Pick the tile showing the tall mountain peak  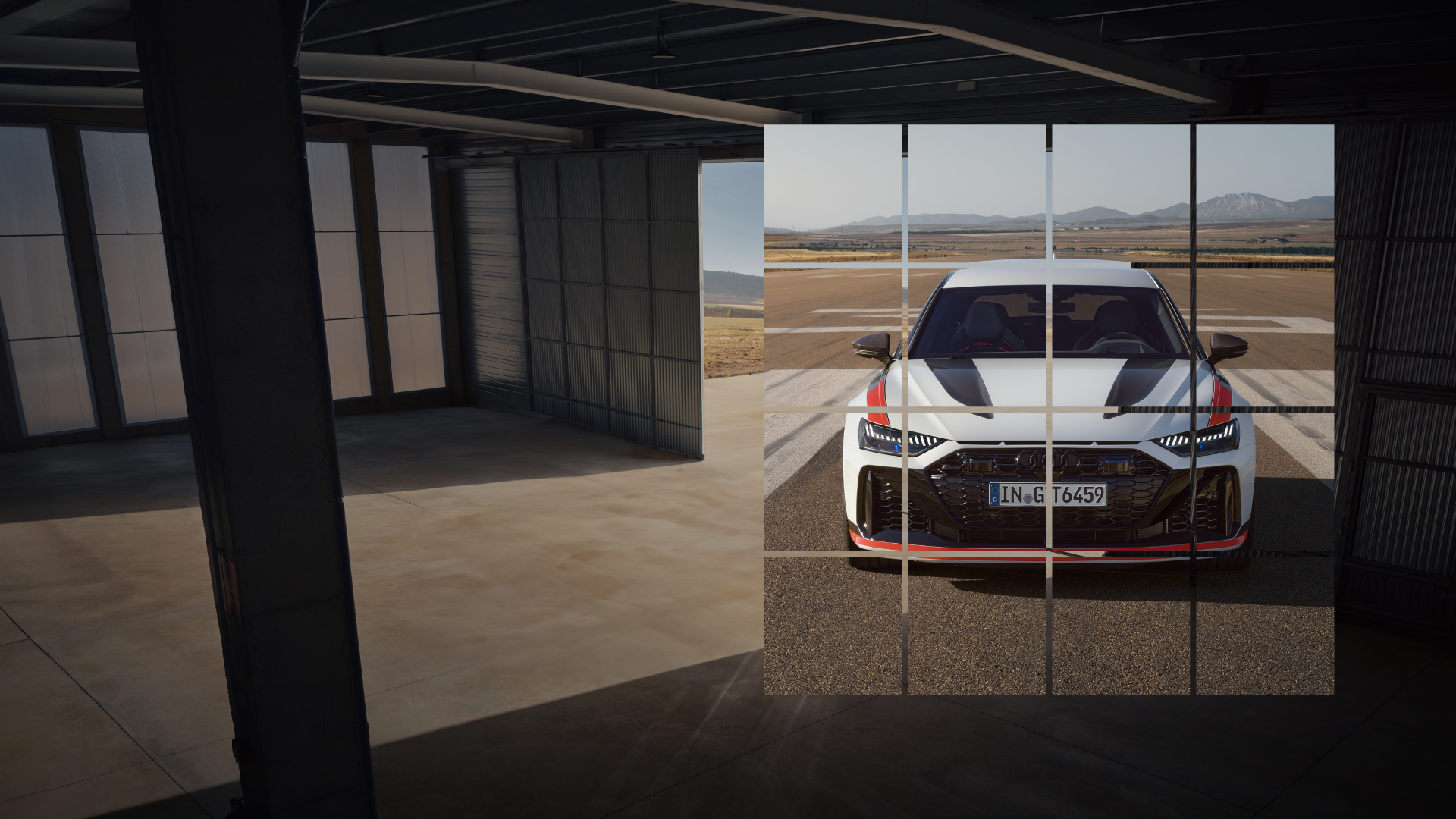[x=1265, y=194]
